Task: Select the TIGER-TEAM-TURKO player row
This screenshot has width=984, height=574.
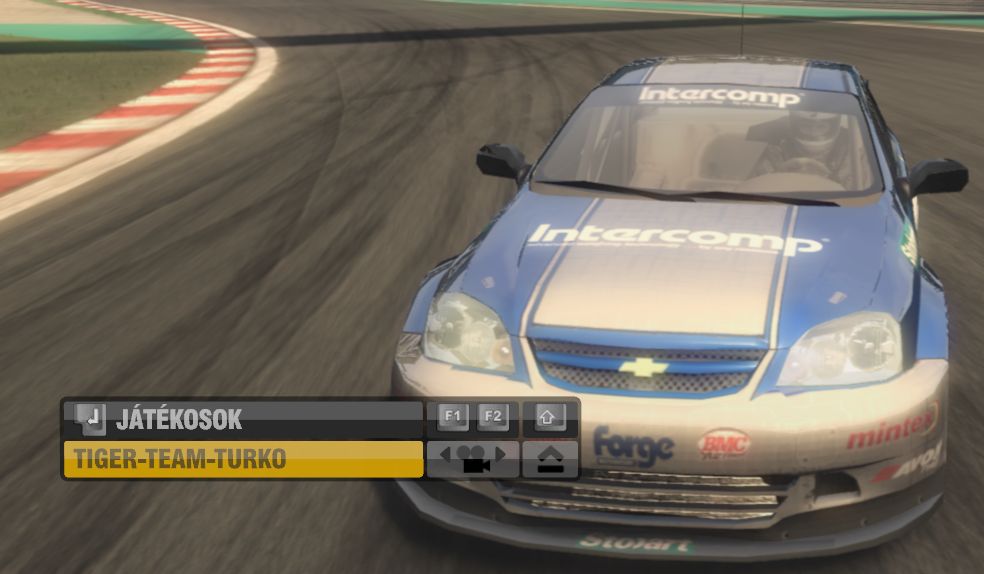Action: [243, 460]
